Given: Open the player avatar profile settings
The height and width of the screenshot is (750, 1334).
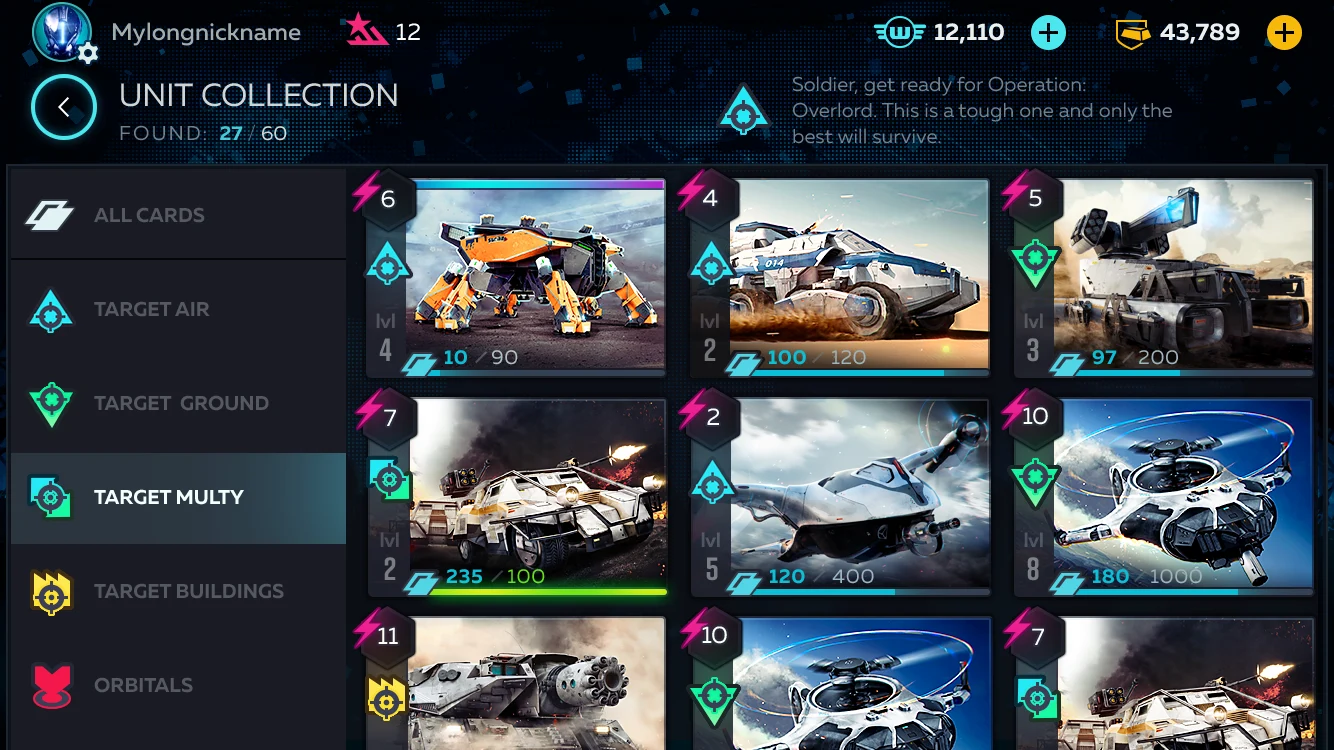Looking at the screenshot, I should (63, 33).
